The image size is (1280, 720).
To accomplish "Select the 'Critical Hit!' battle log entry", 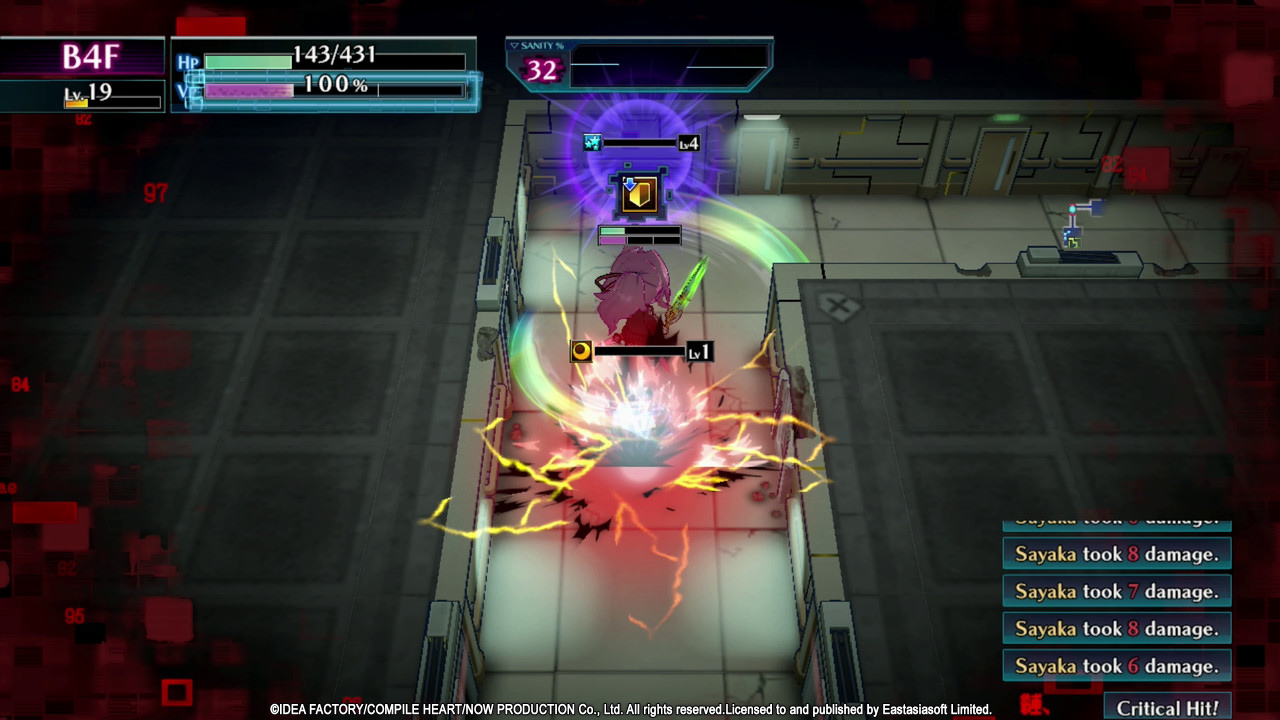I will [x=1167, y=707].
